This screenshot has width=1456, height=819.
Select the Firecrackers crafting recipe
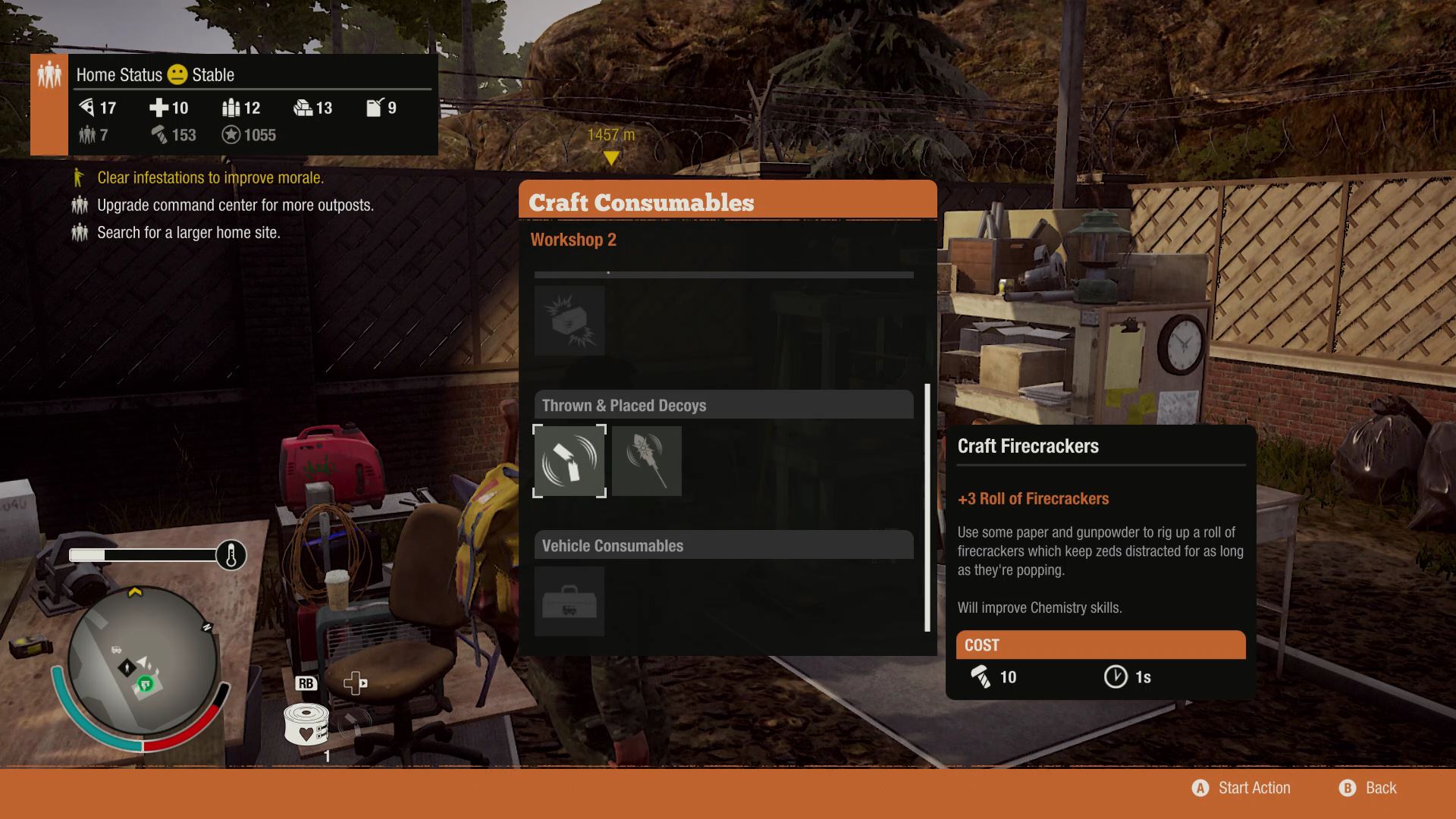570,461
